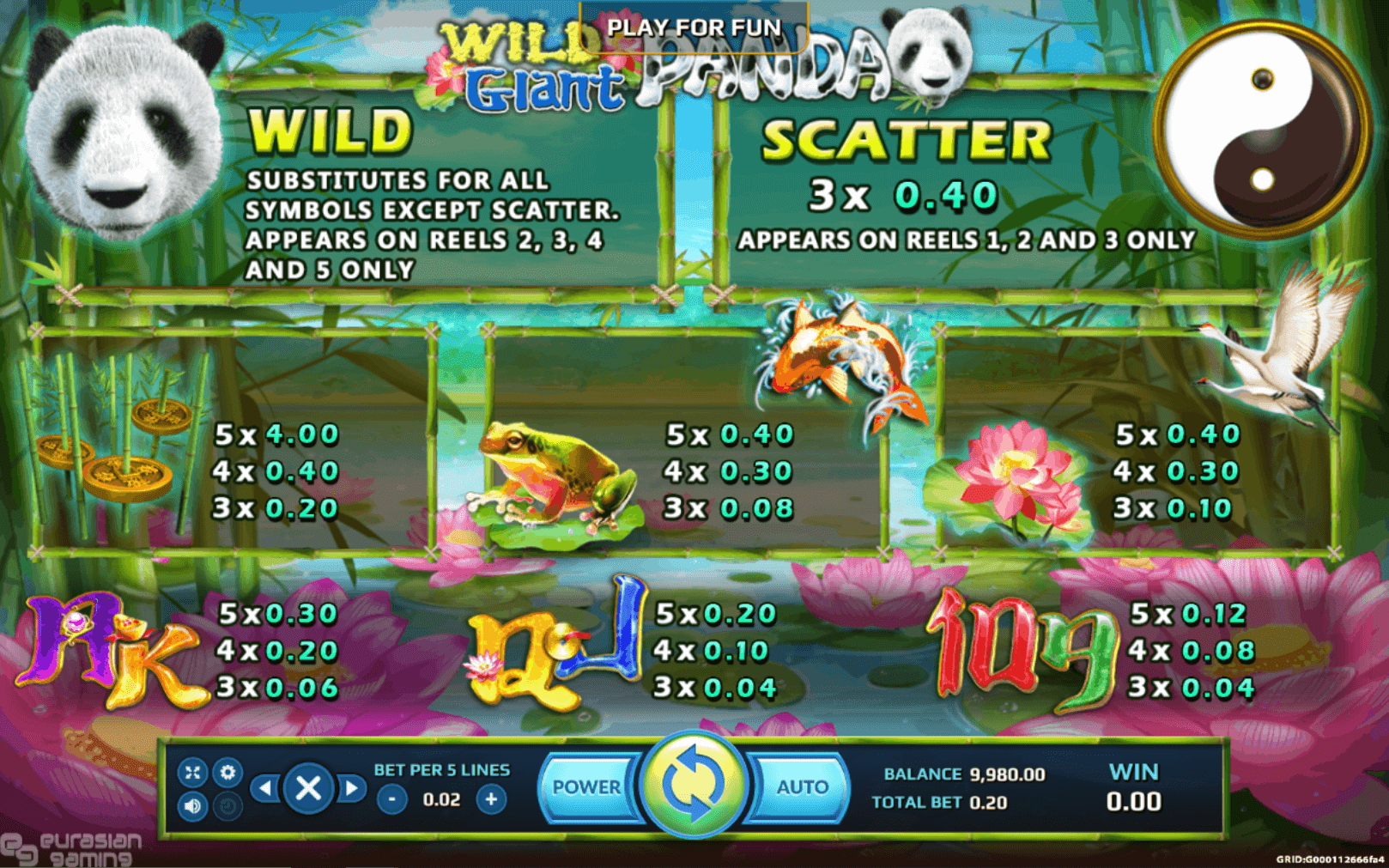The width and height of the screenshot is (1389, 868).
Task: Toggle the POWER spin mode
Action: 591,786
